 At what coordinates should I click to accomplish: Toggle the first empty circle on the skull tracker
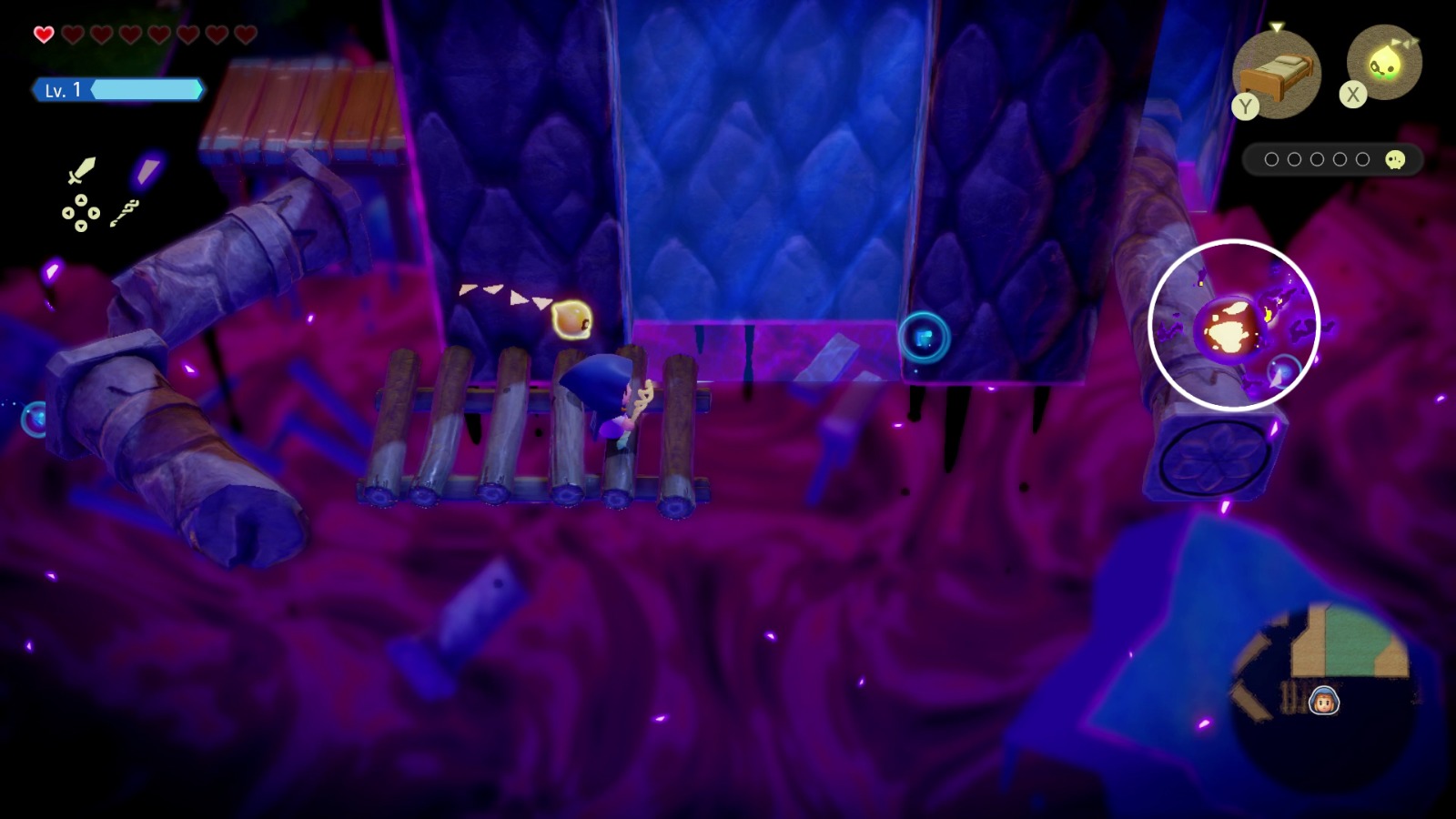click(1270, 159)
